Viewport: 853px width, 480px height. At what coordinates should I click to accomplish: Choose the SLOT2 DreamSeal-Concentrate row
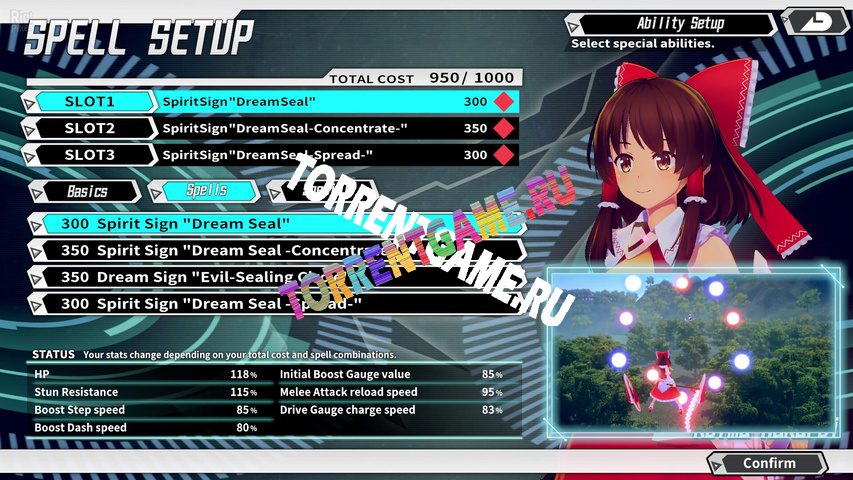coord(270,128)
